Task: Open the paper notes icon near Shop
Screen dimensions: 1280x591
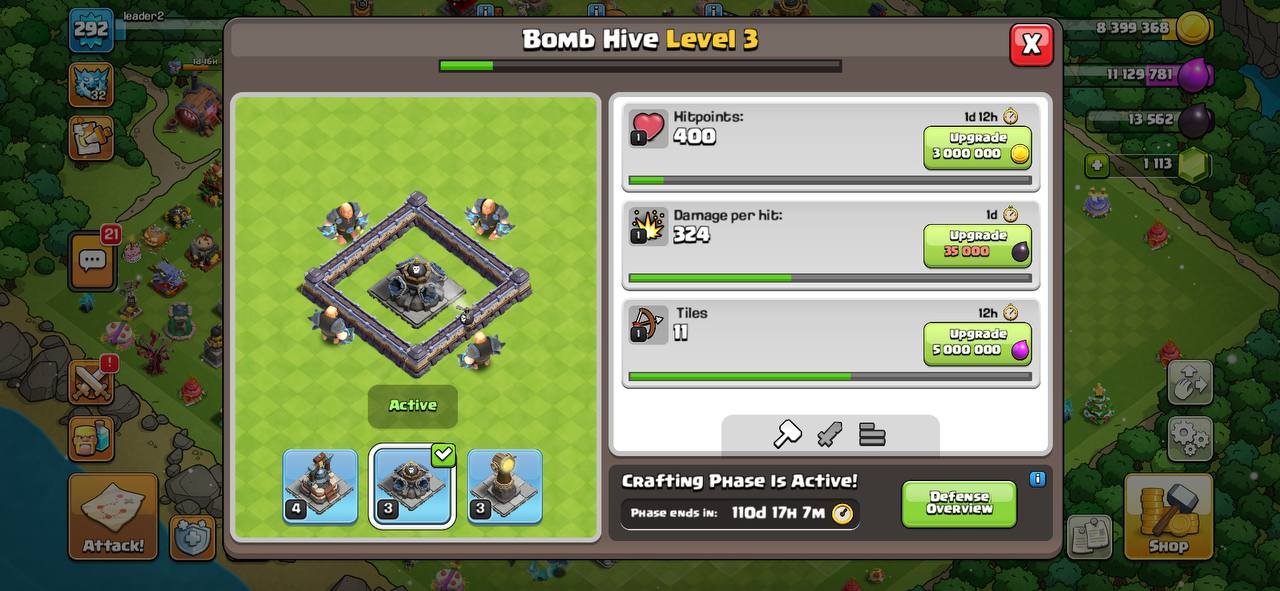Action: tap(1088, 537)
